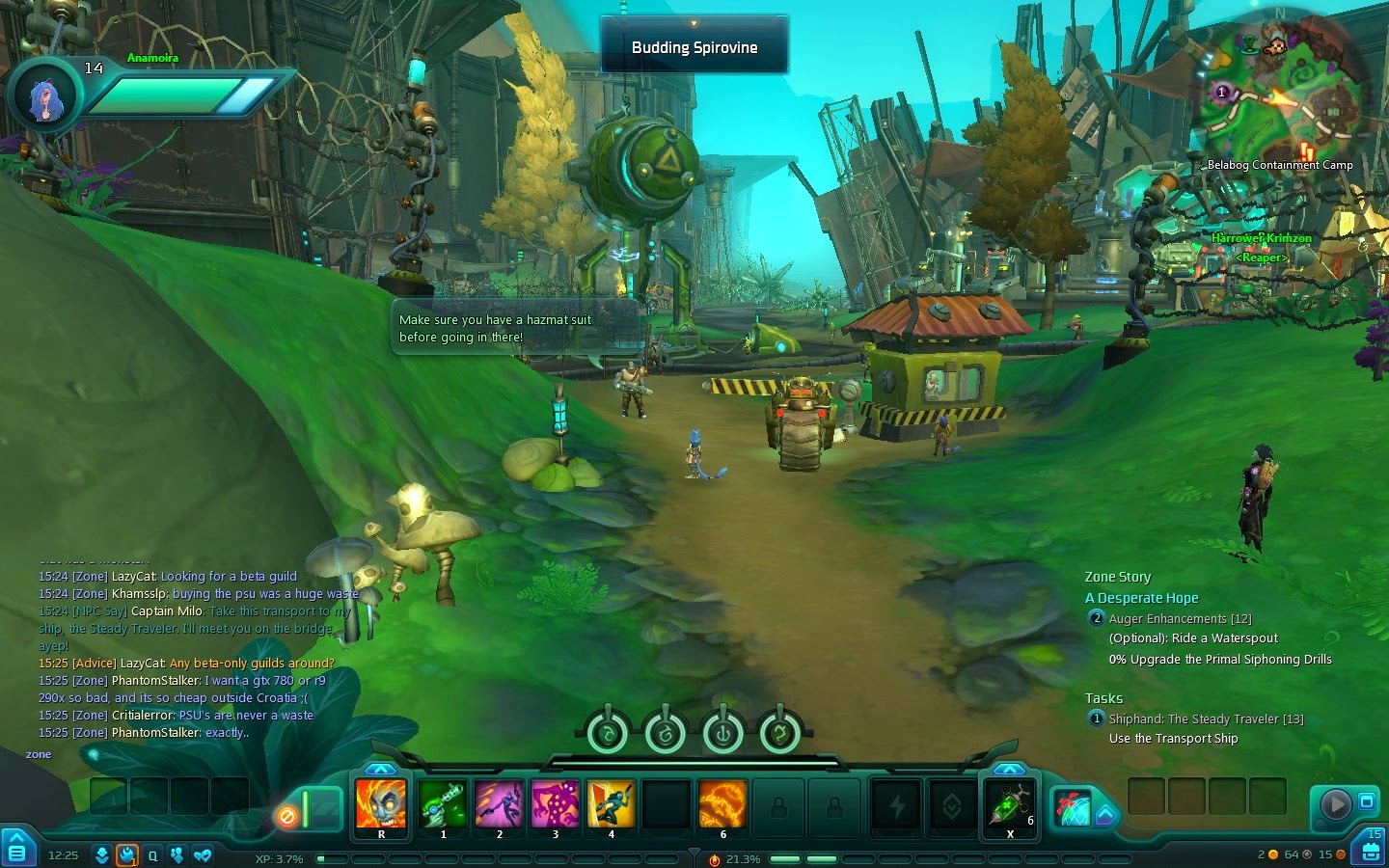This screenshot has width=1389, height=868.
Task: Use the green pistol ability in slot 1
Action: [444, 804]
